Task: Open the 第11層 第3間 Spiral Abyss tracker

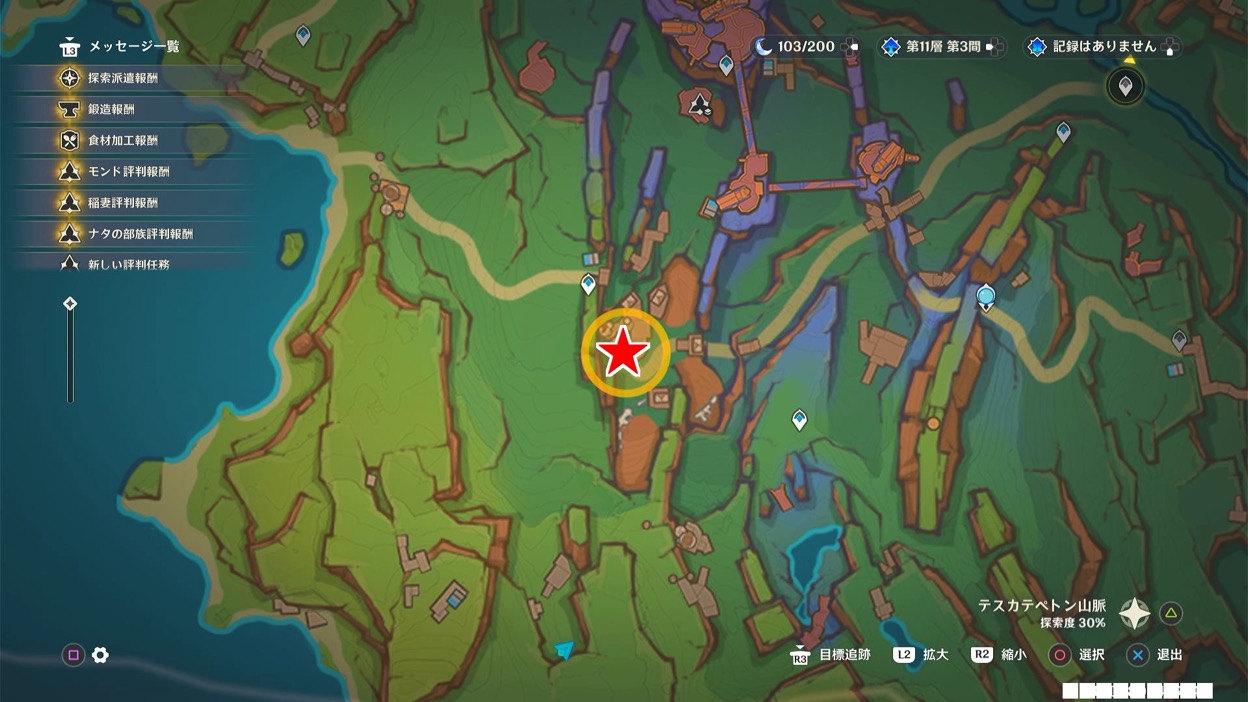Action: (x=942, y=47)
